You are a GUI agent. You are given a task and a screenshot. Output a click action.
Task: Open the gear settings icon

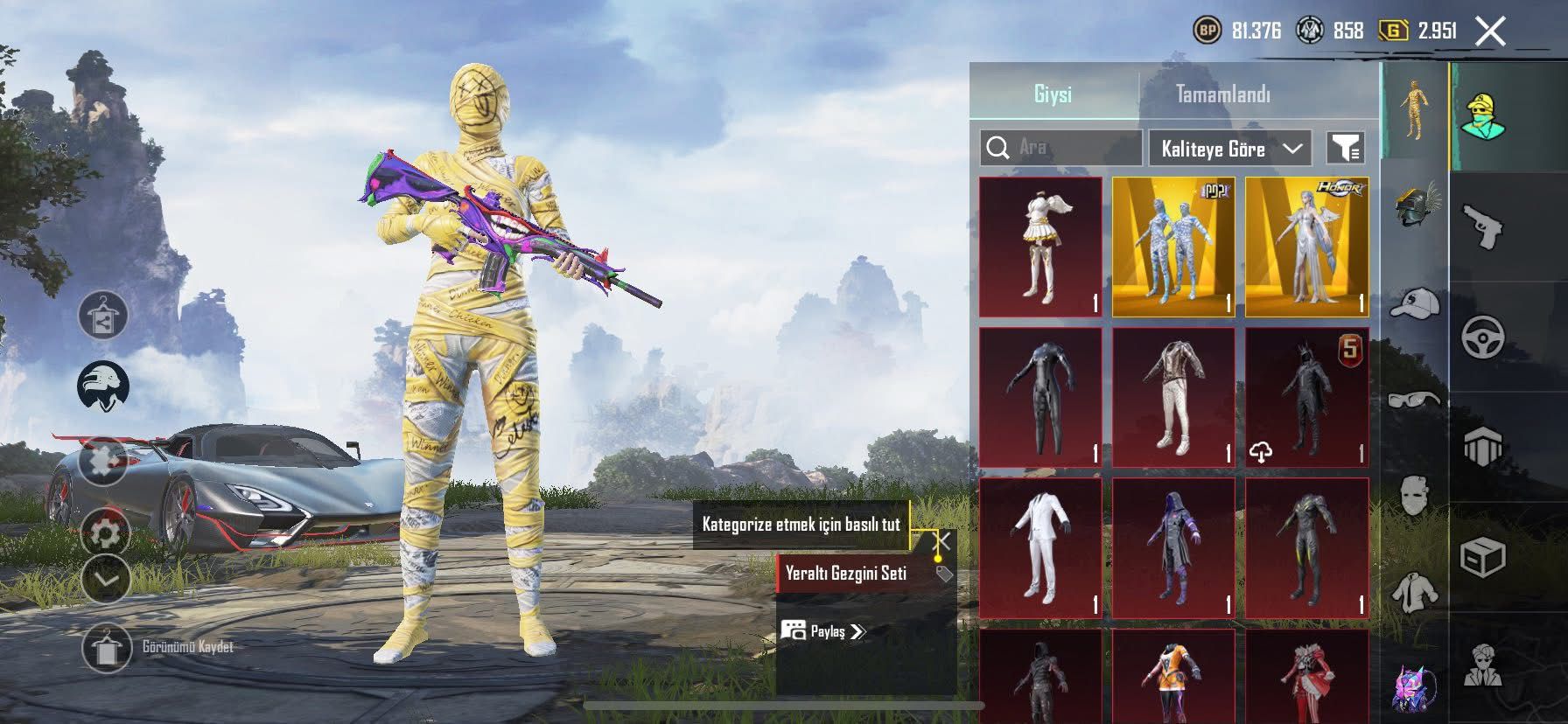pos(106,532)
